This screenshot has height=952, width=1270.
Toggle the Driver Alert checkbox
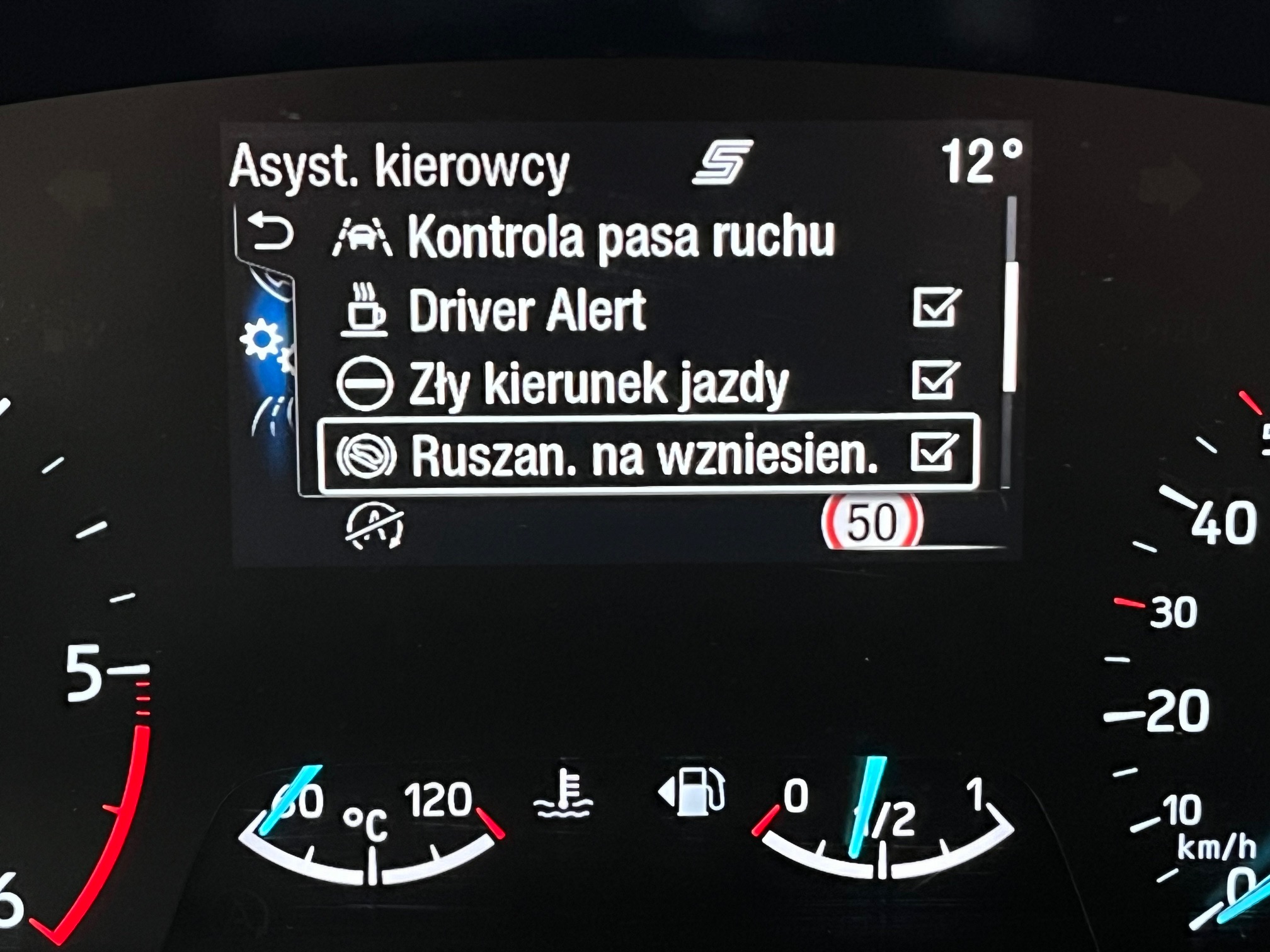point(936,308)
